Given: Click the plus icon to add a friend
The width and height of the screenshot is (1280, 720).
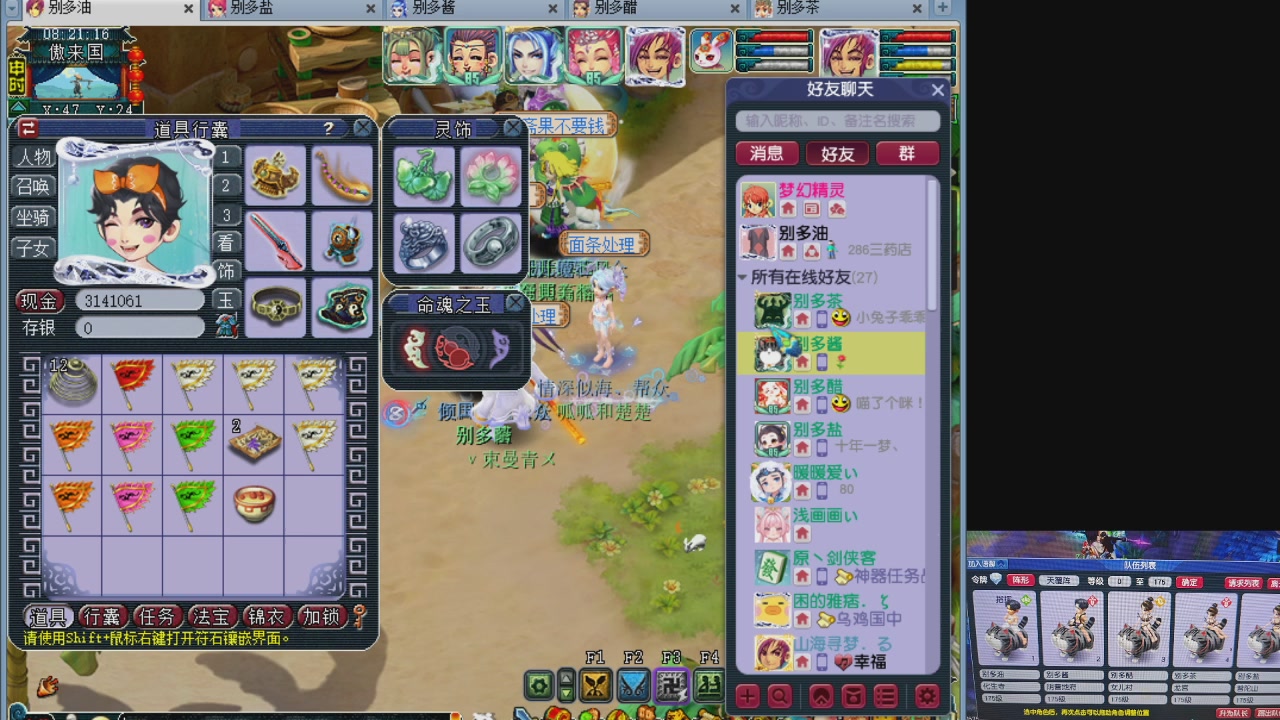Looking at the screenshot, I should [747, 697].
